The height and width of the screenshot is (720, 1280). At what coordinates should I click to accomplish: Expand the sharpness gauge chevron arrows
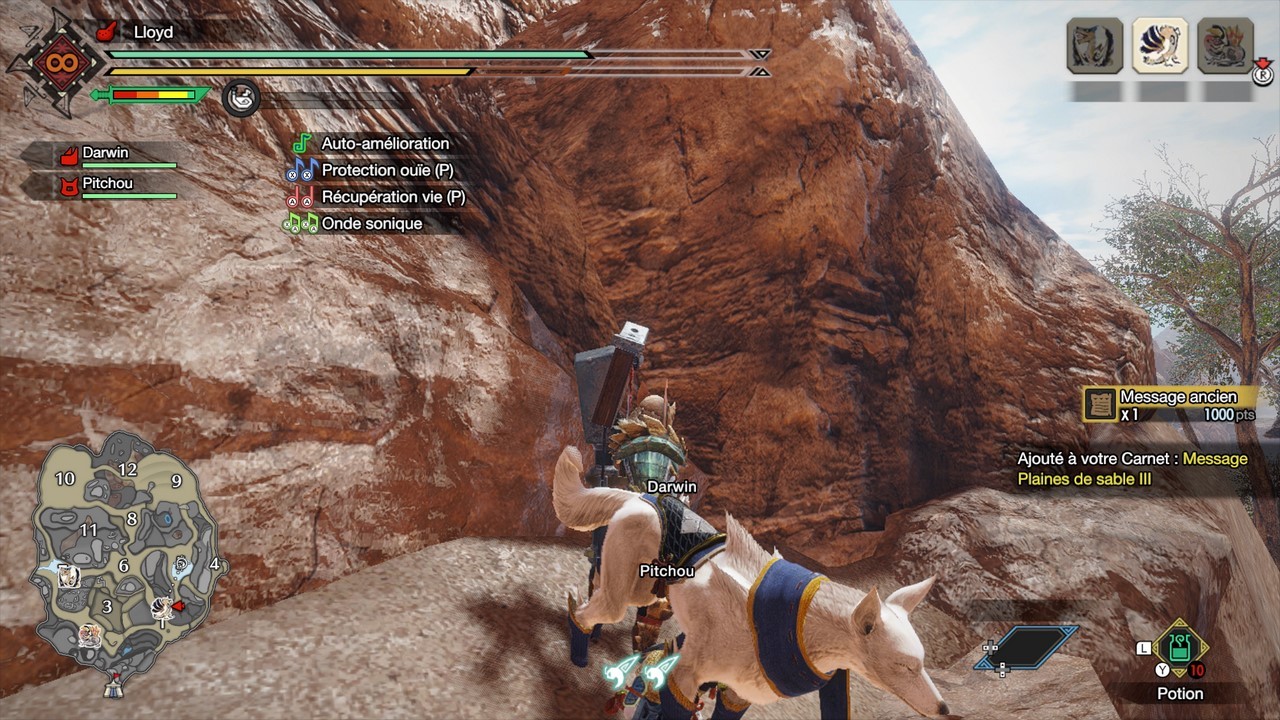point(761,62)
